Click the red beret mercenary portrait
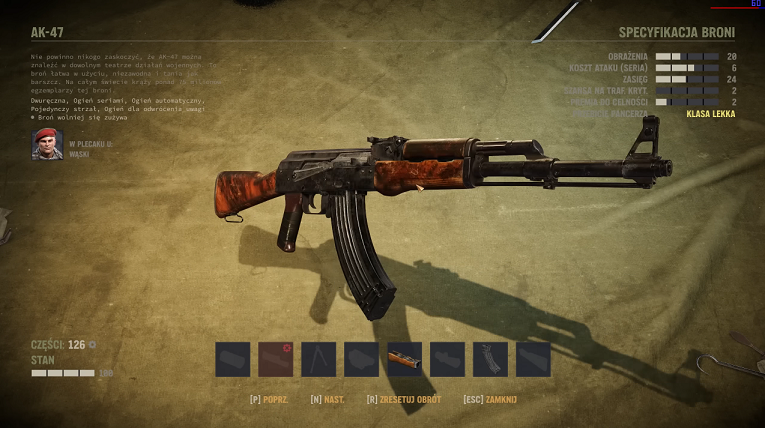Screen dimensions: 765x428 (x=46, y=146)
